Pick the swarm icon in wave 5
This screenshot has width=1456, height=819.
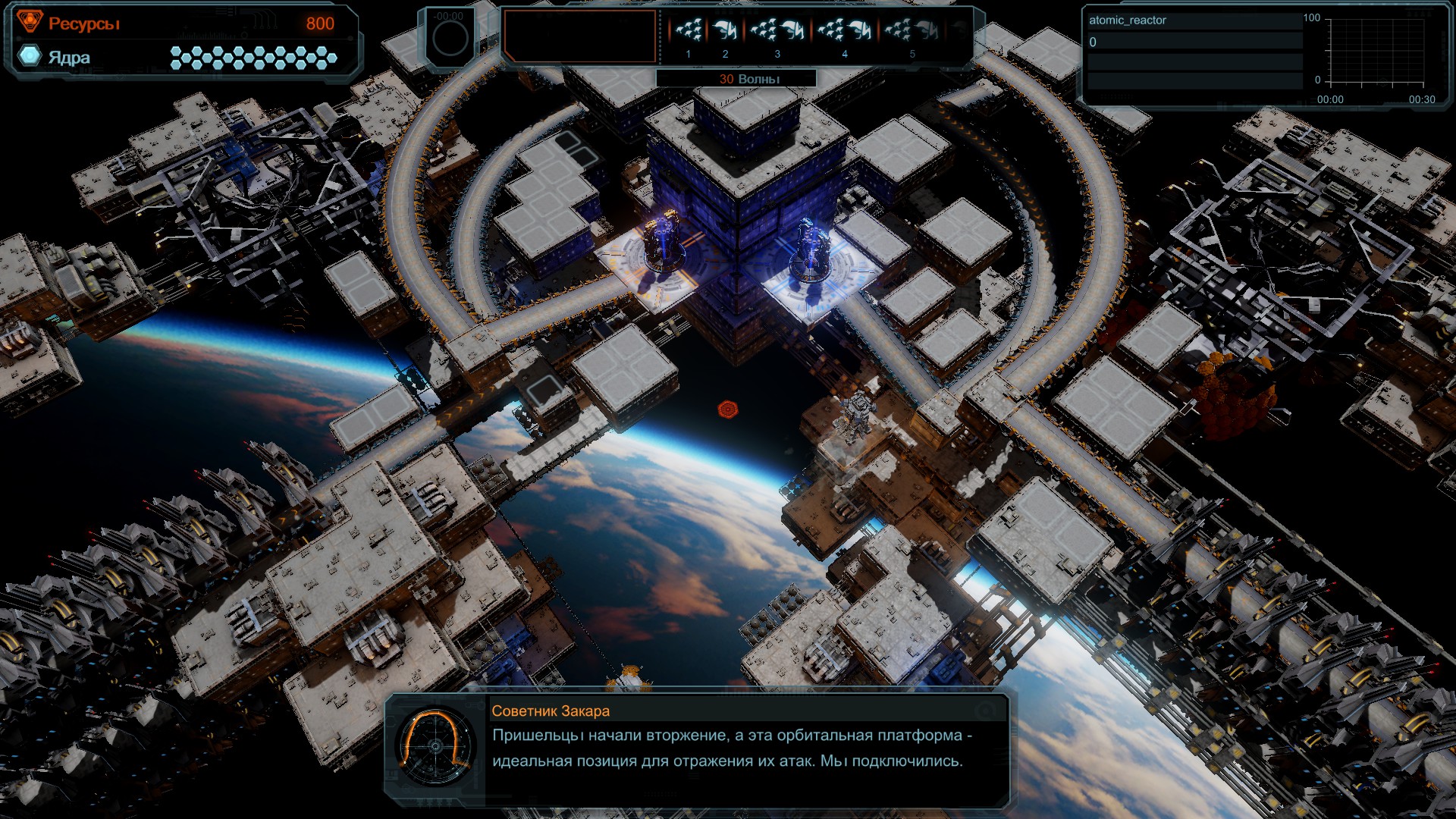899,31
